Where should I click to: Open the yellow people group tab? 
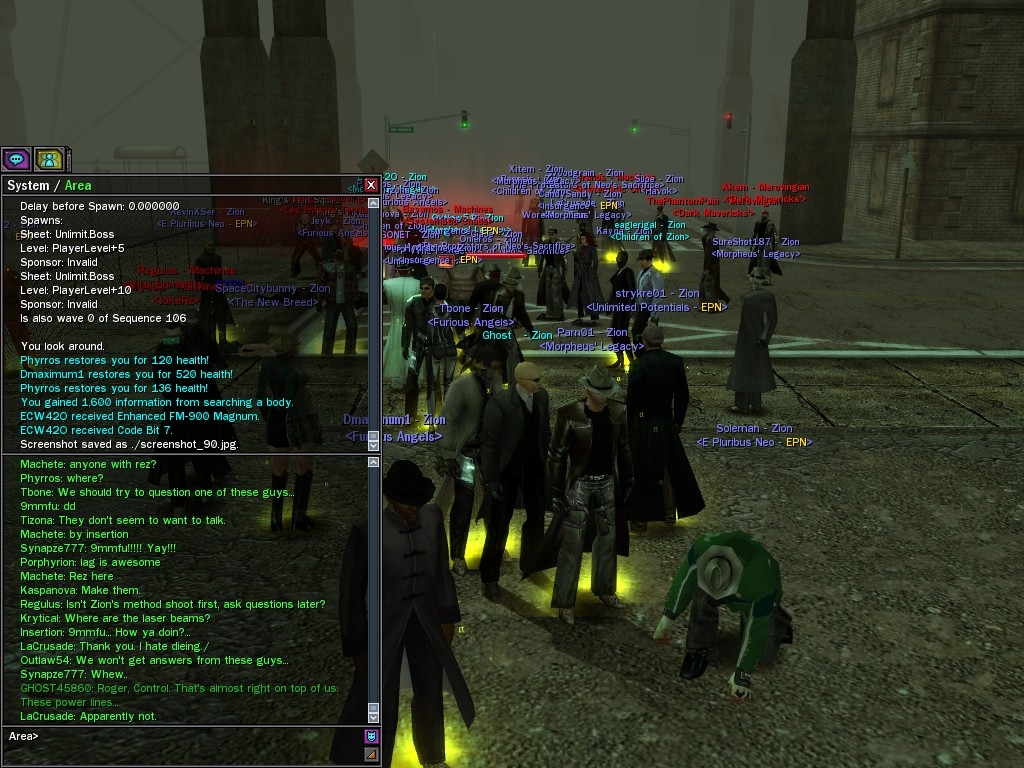(x=49, y=159)
